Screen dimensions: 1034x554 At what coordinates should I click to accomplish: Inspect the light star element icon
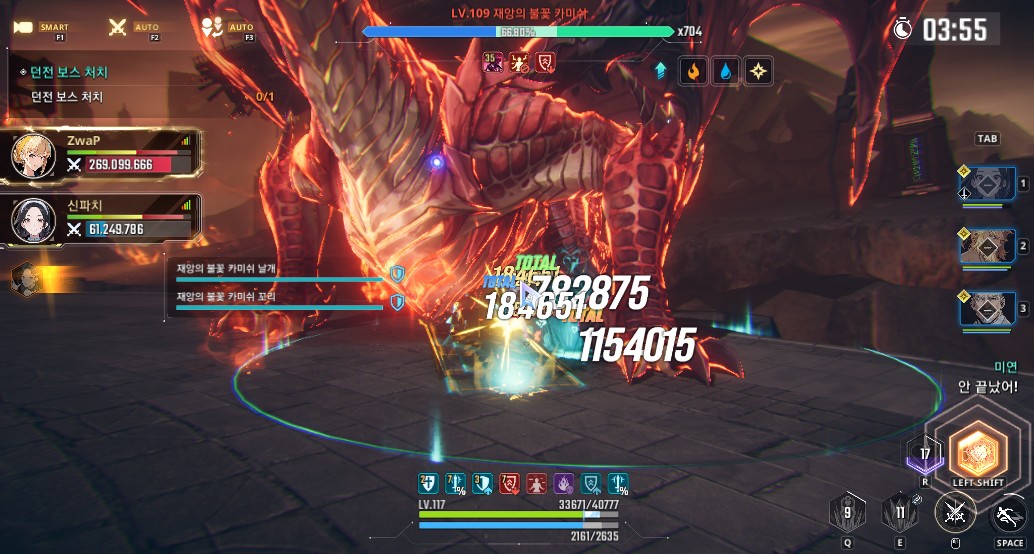758,71
